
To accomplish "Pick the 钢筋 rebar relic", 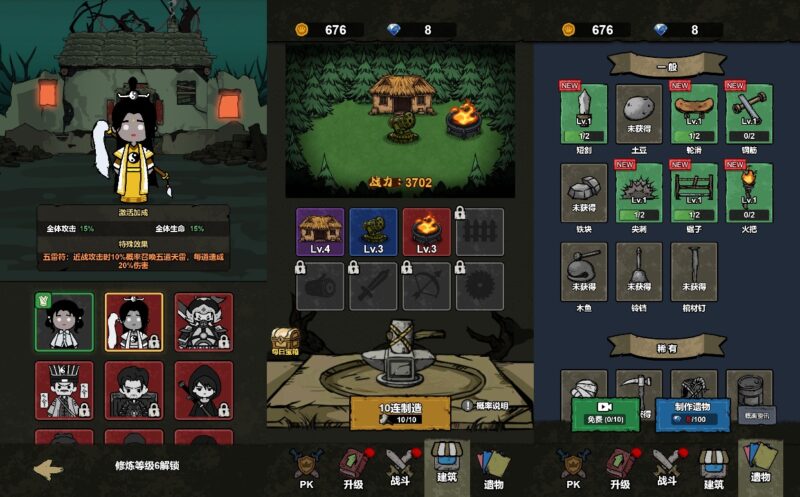I will [749, 112].
